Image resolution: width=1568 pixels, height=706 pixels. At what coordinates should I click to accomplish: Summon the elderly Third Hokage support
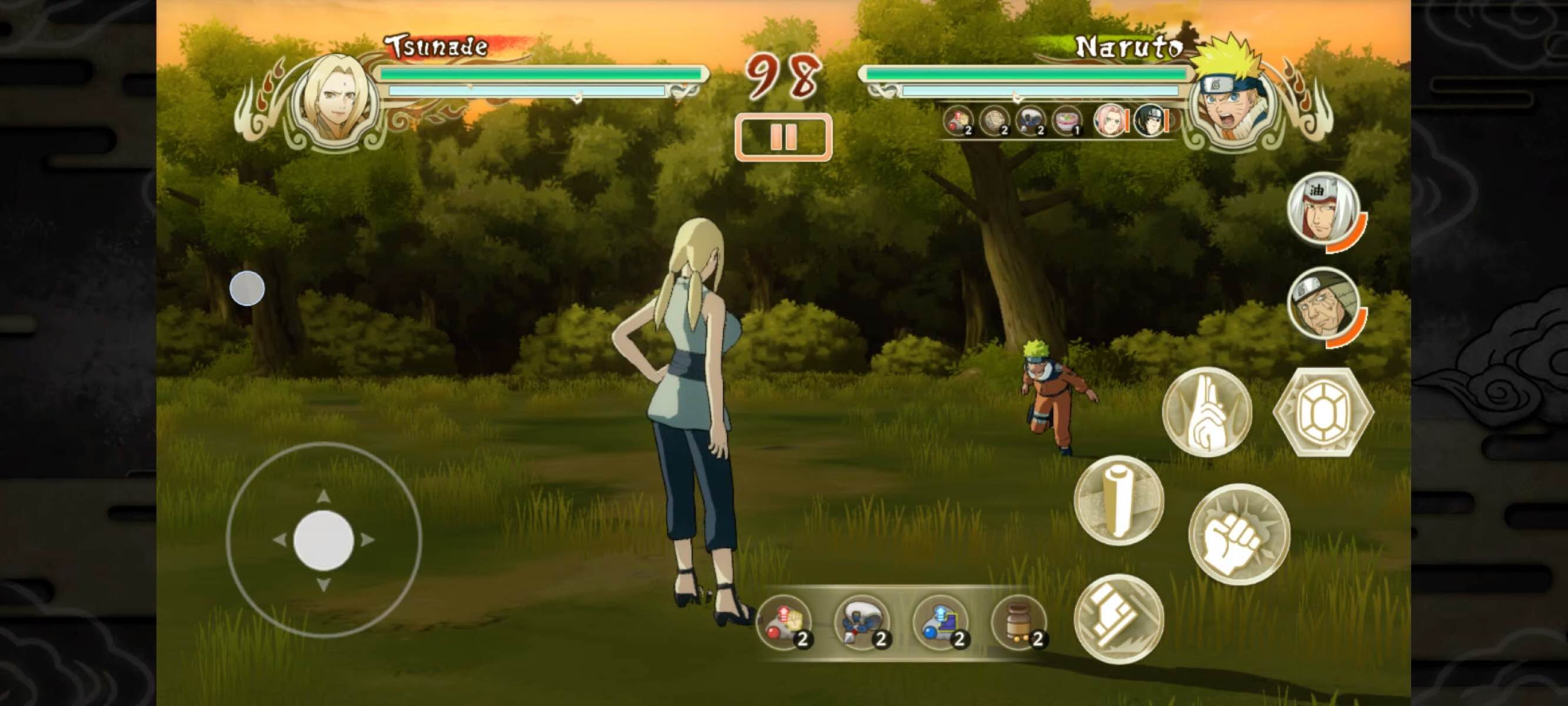[1325, 304]
